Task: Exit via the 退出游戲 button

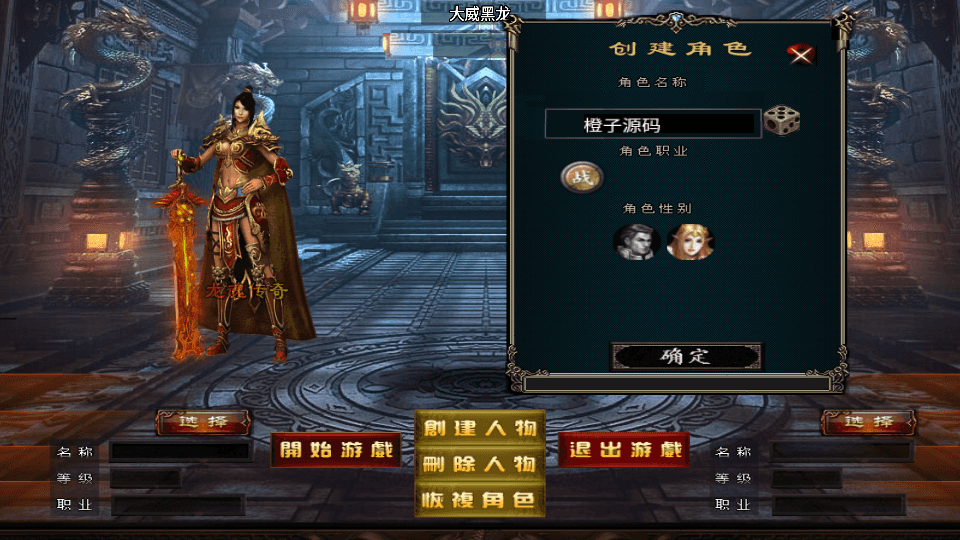Action: click(x=624, y=450)
